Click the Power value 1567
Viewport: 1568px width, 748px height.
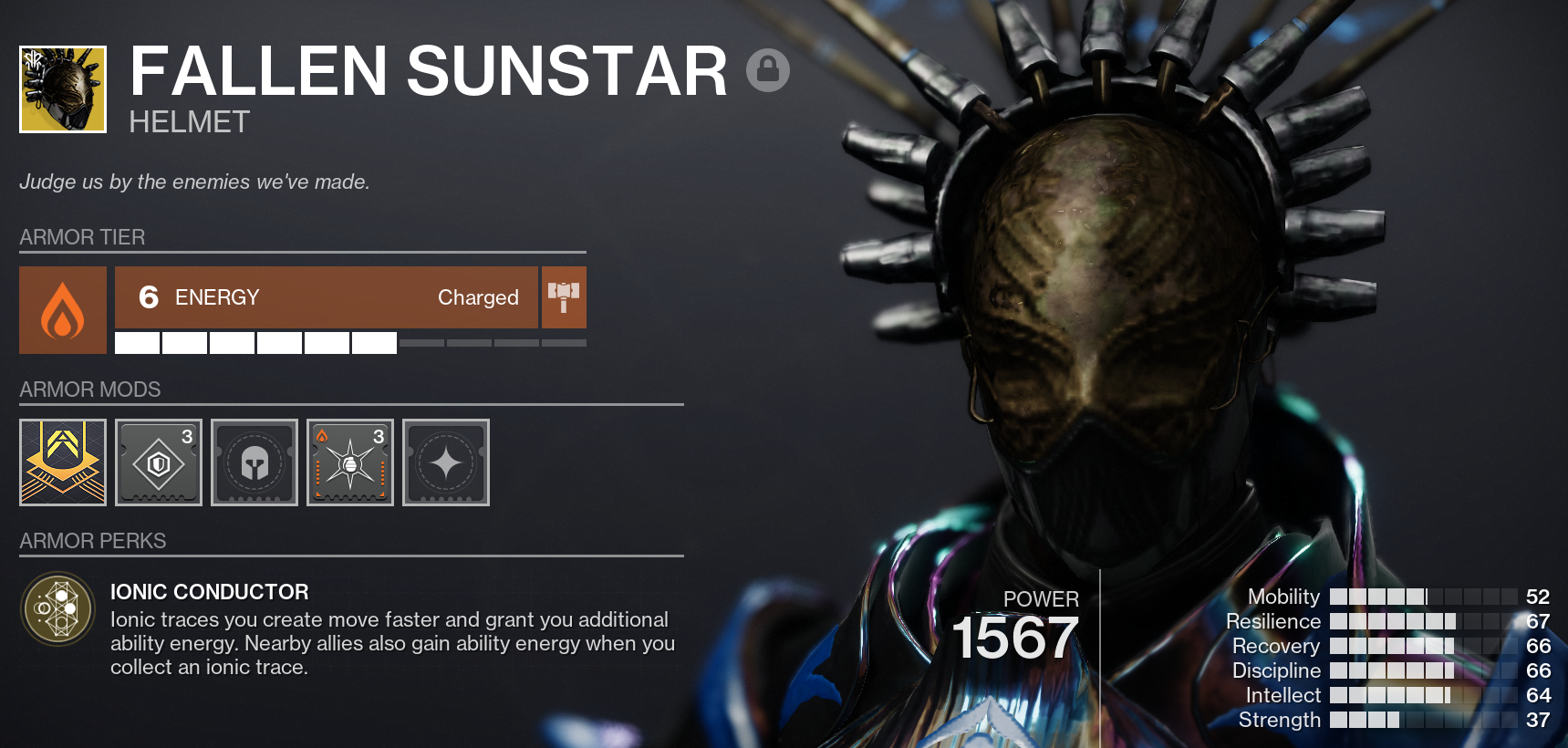(x=1015, y=639)
